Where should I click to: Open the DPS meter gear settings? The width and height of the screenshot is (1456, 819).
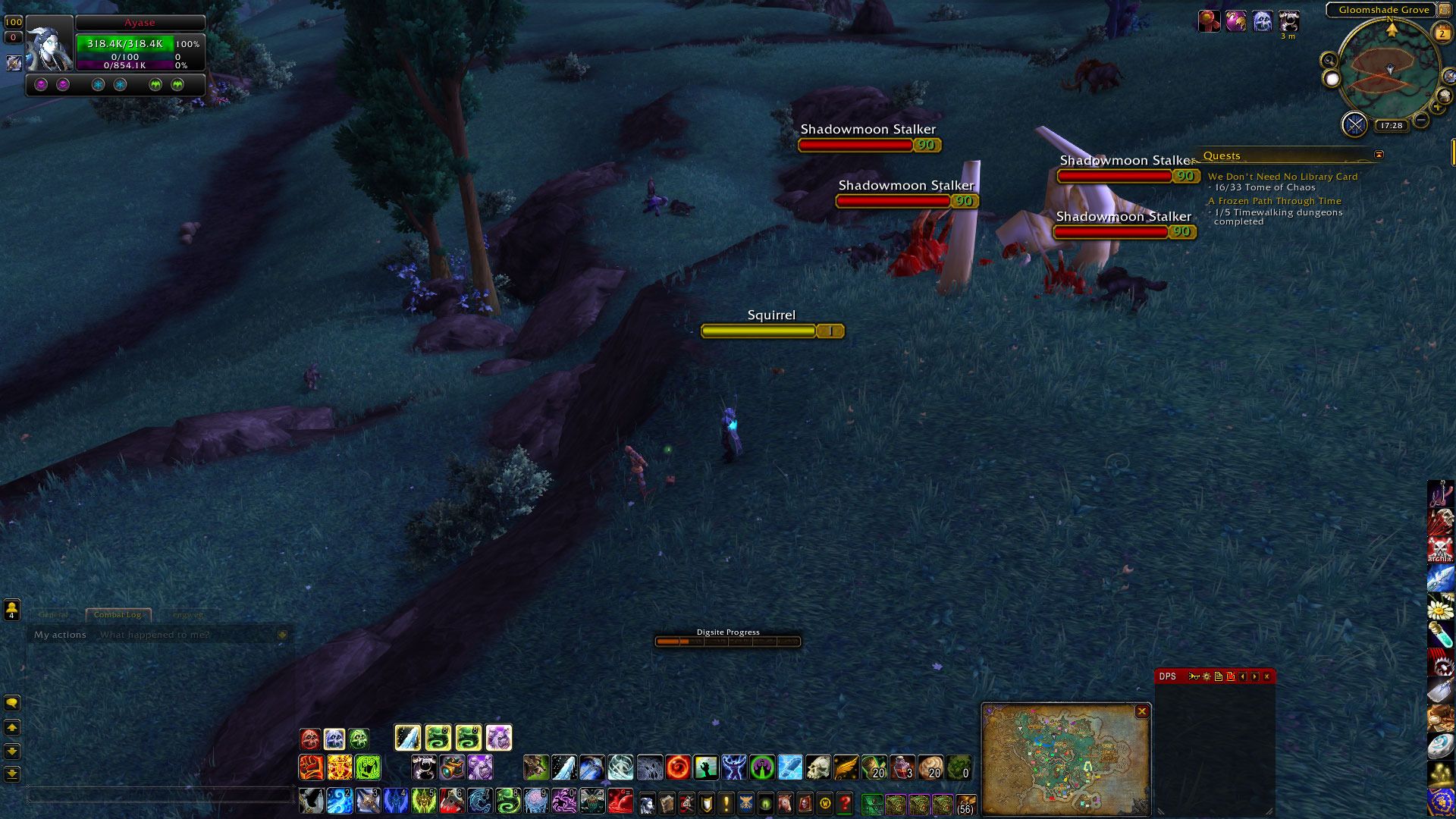pos(1207,676)
